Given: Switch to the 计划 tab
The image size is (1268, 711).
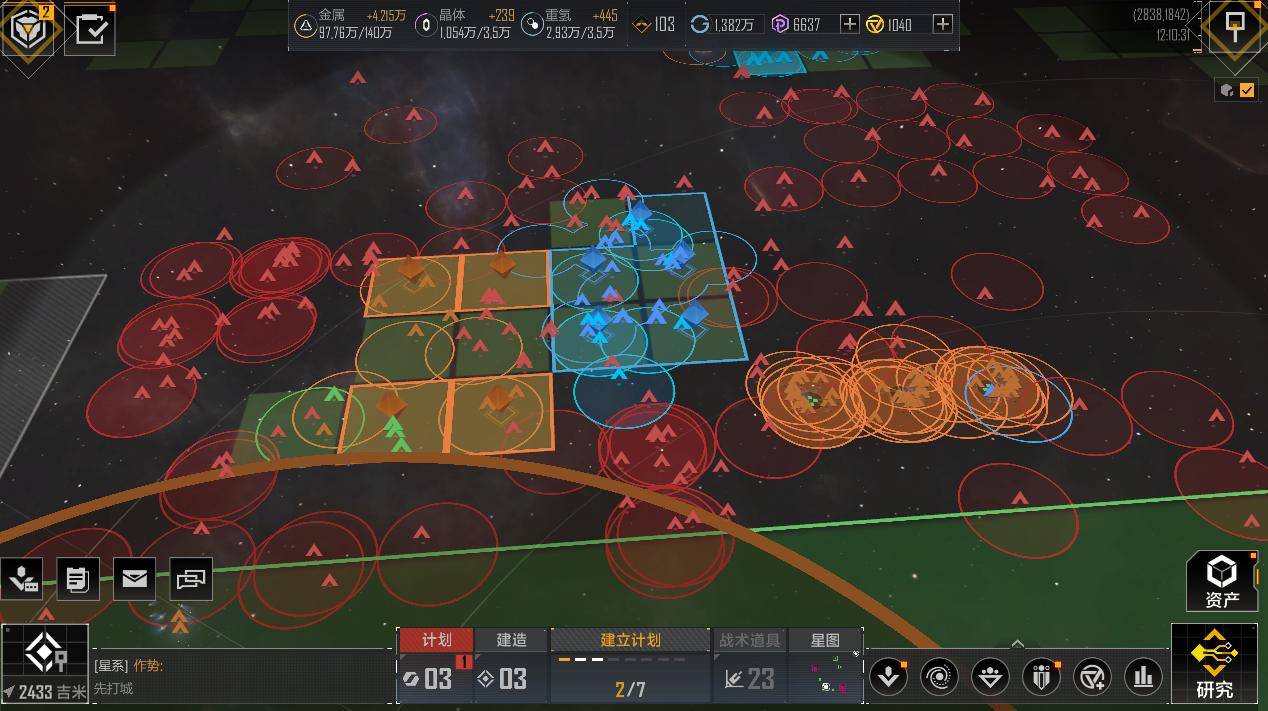Looking at the screenshot, I should click(436, 640).
